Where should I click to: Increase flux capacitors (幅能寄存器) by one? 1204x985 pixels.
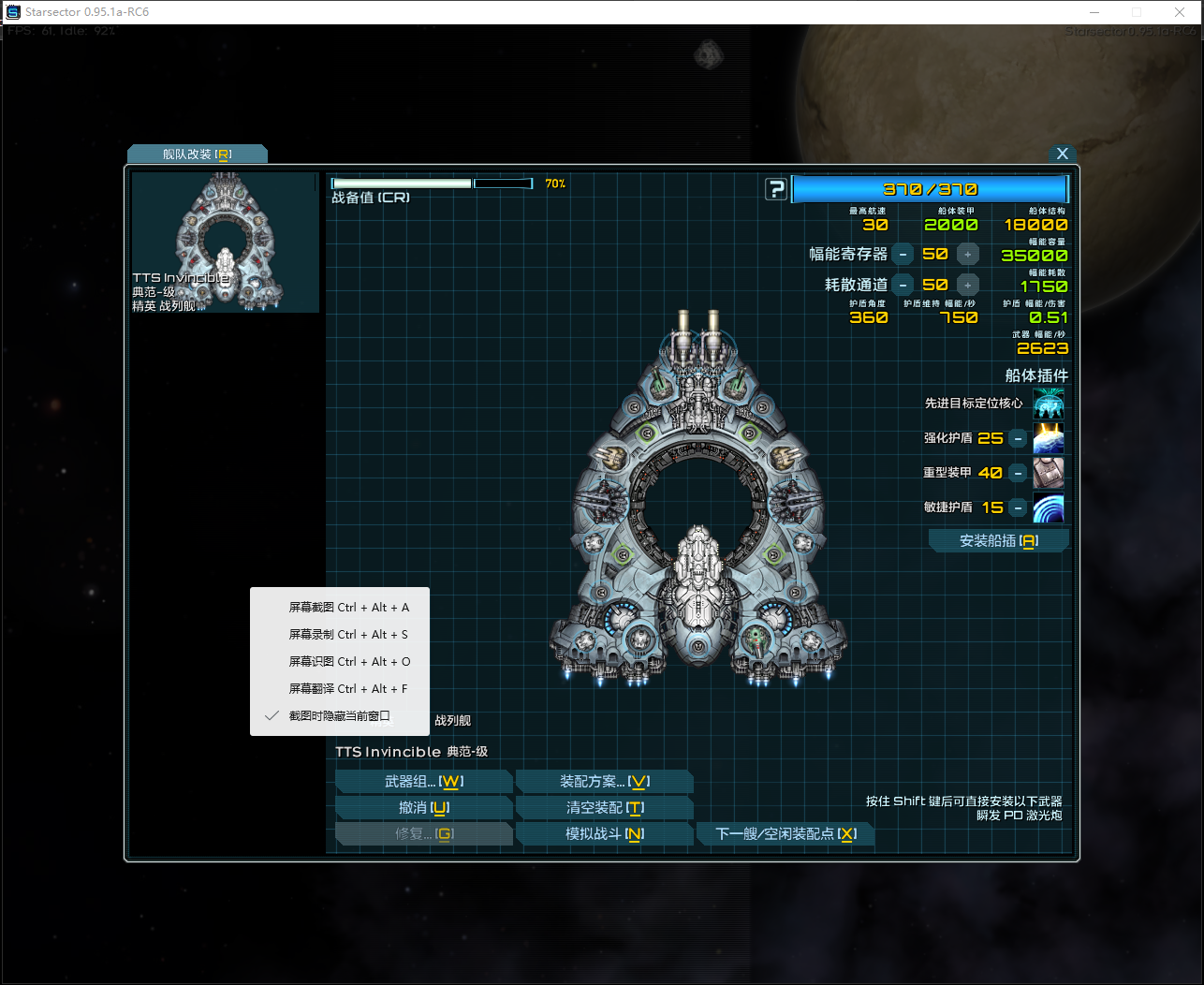(x=968, y=254)
